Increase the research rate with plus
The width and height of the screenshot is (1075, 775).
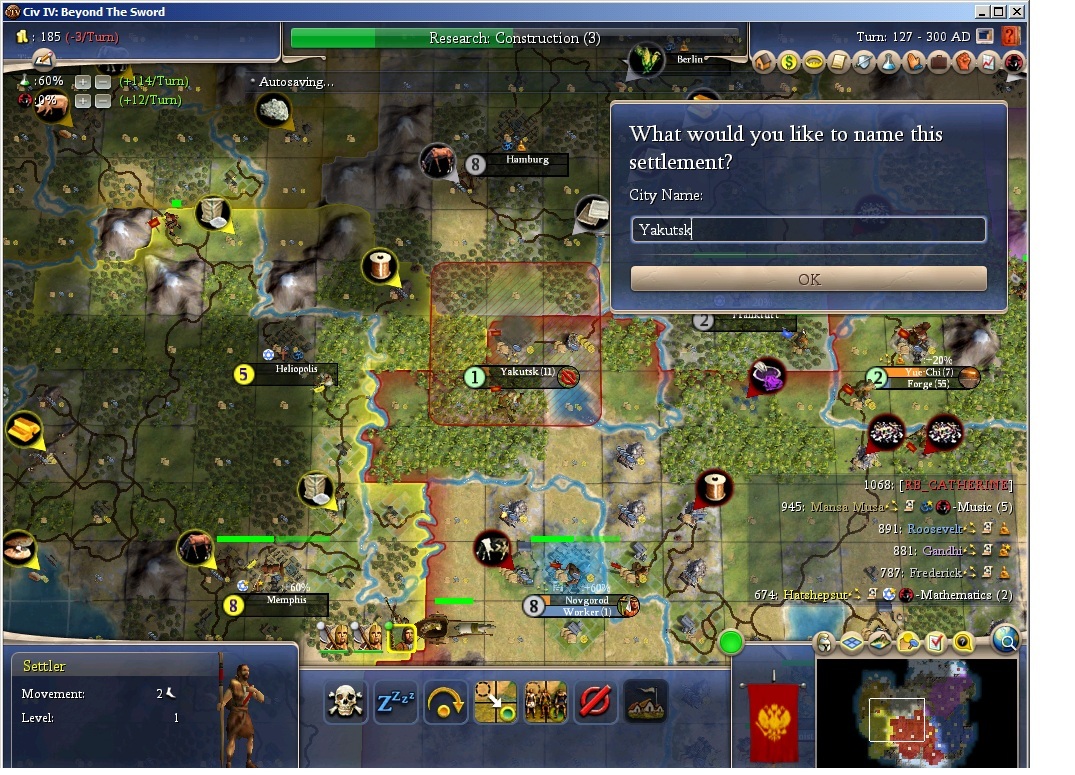point(83,82)
